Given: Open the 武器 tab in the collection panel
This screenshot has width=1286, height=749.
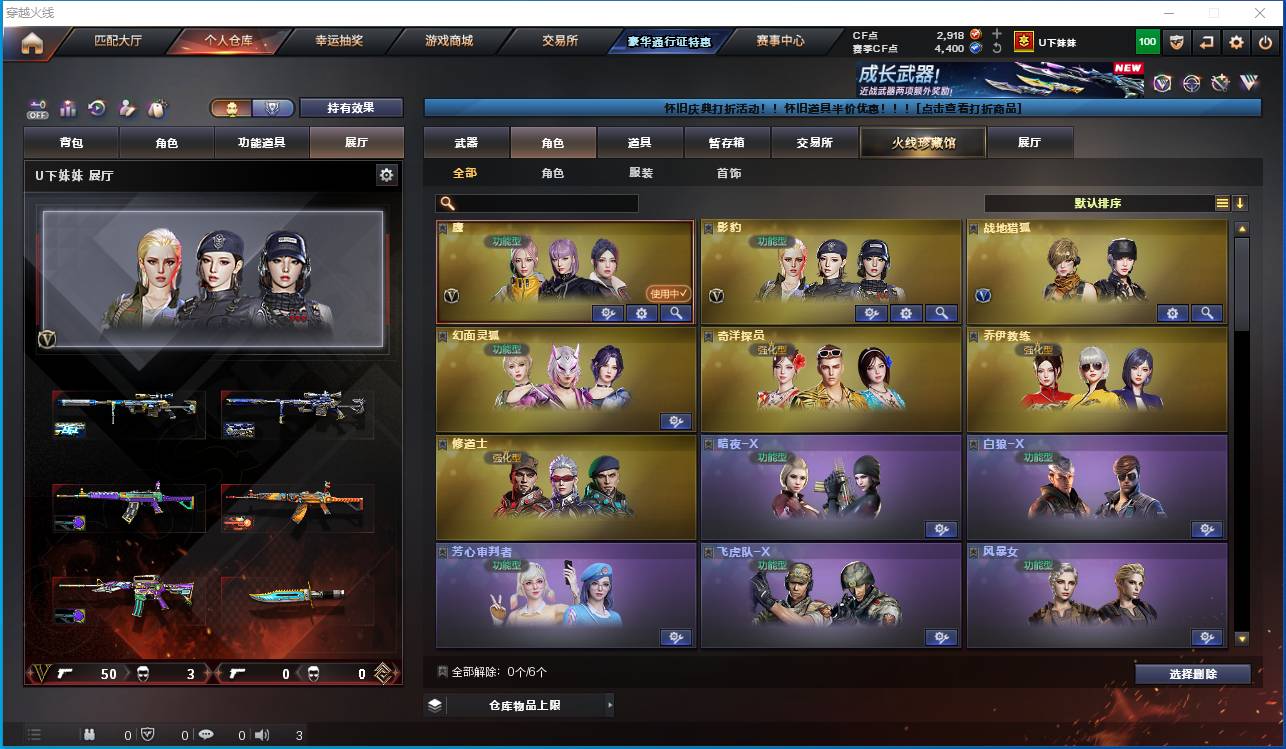Looking at the screenshot, I should (464, 142).
